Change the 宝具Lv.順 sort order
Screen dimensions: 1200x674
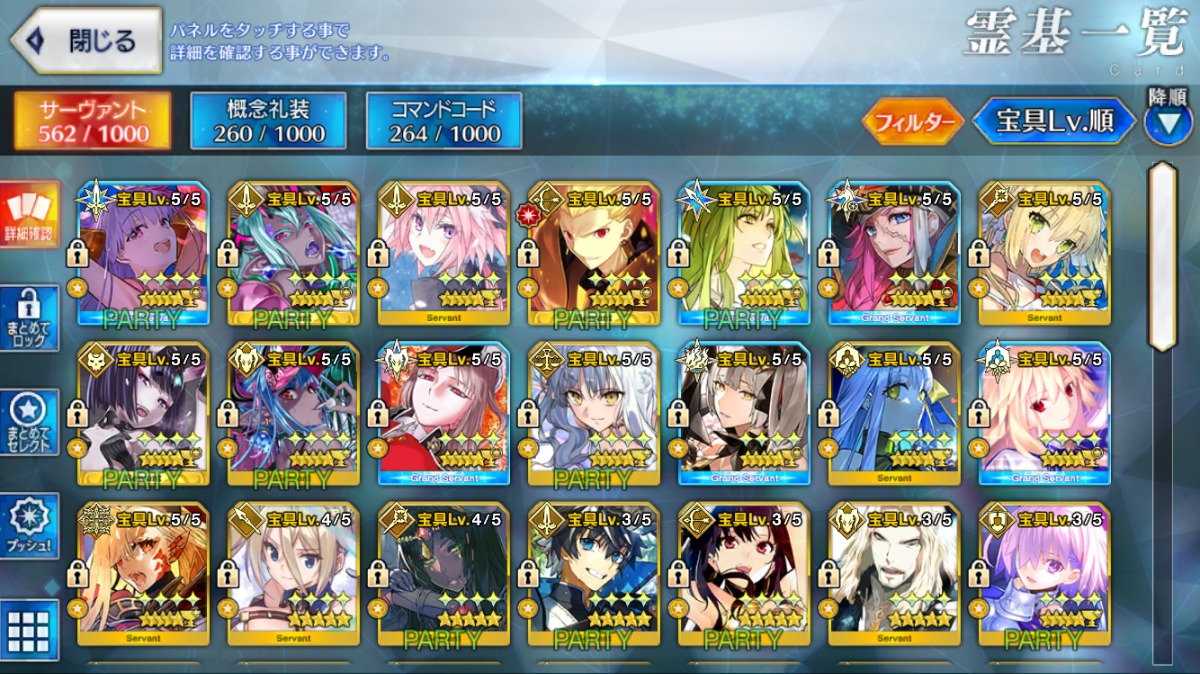coord(1055,122)
